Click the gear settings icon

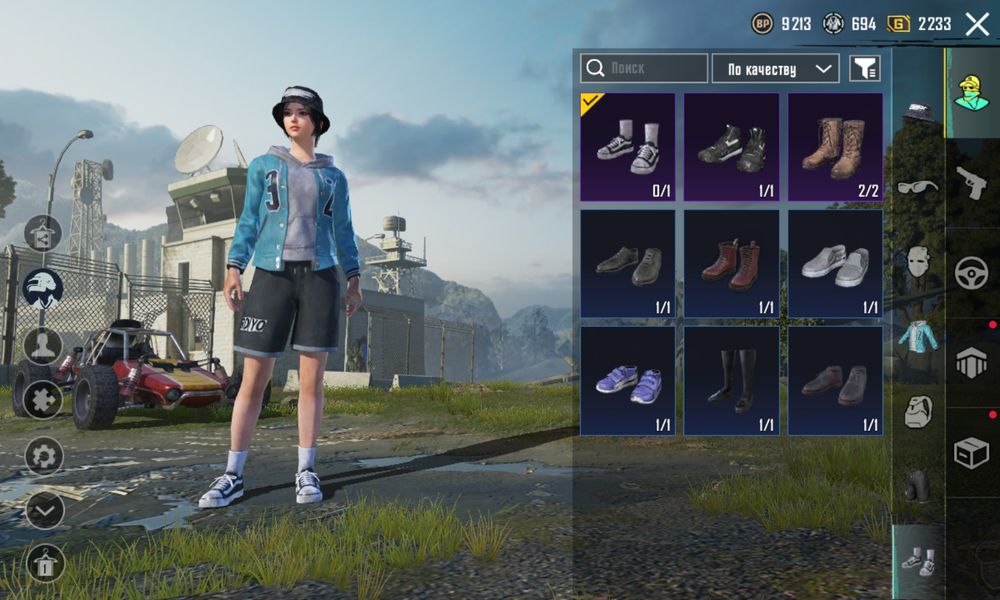44,456
